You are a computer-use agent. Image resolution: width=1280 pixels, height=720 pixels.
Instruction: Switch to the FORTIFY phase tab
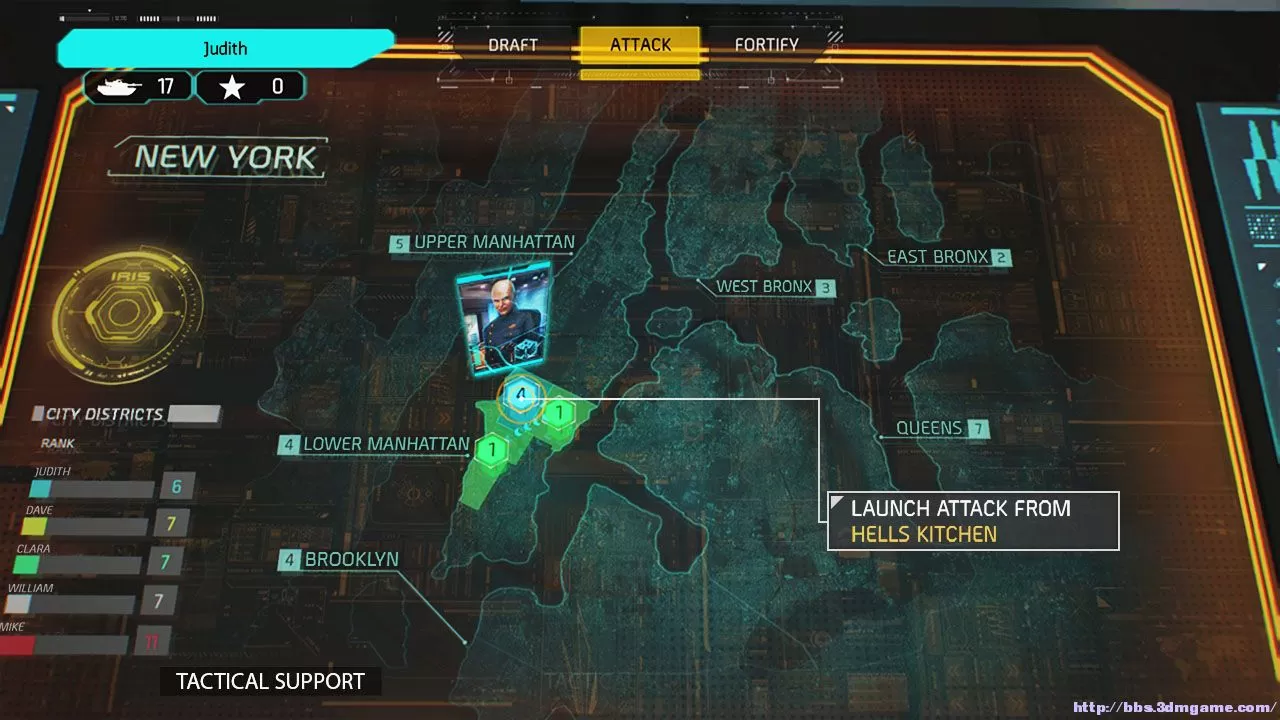pyautogui.click(x=767, y=44)
